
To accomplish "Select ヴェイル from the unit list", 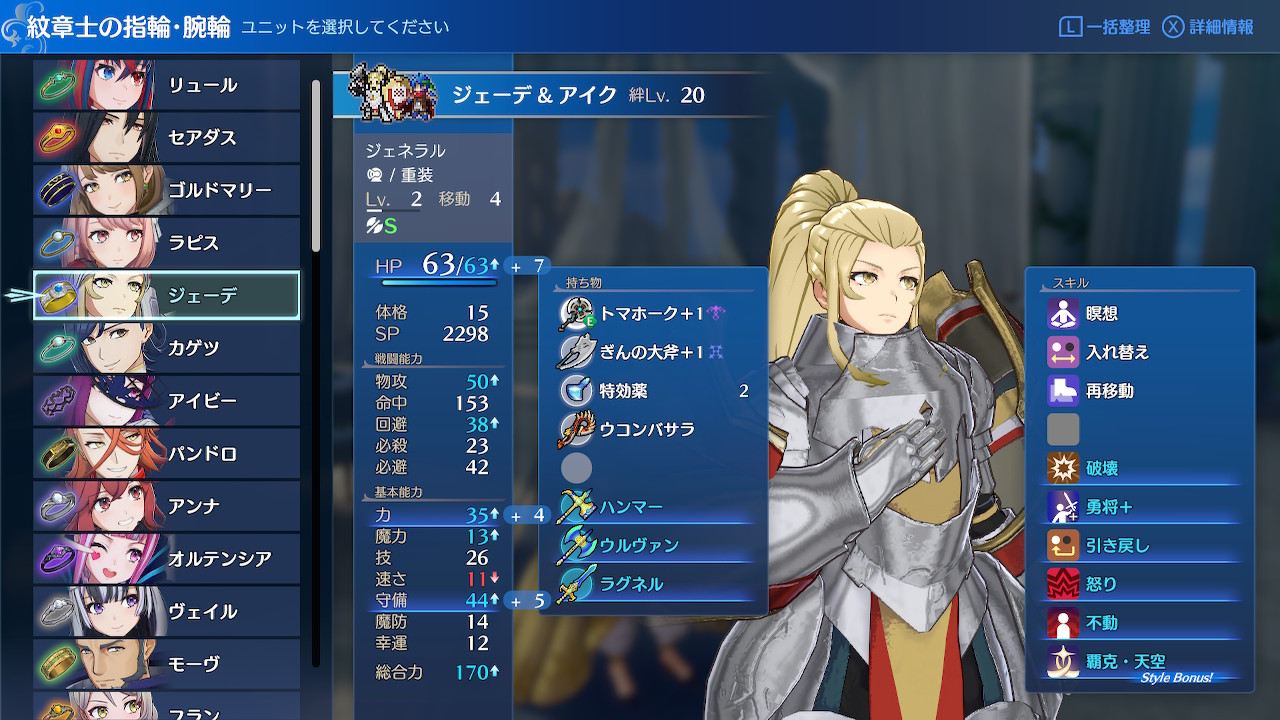I will point(167,611).
